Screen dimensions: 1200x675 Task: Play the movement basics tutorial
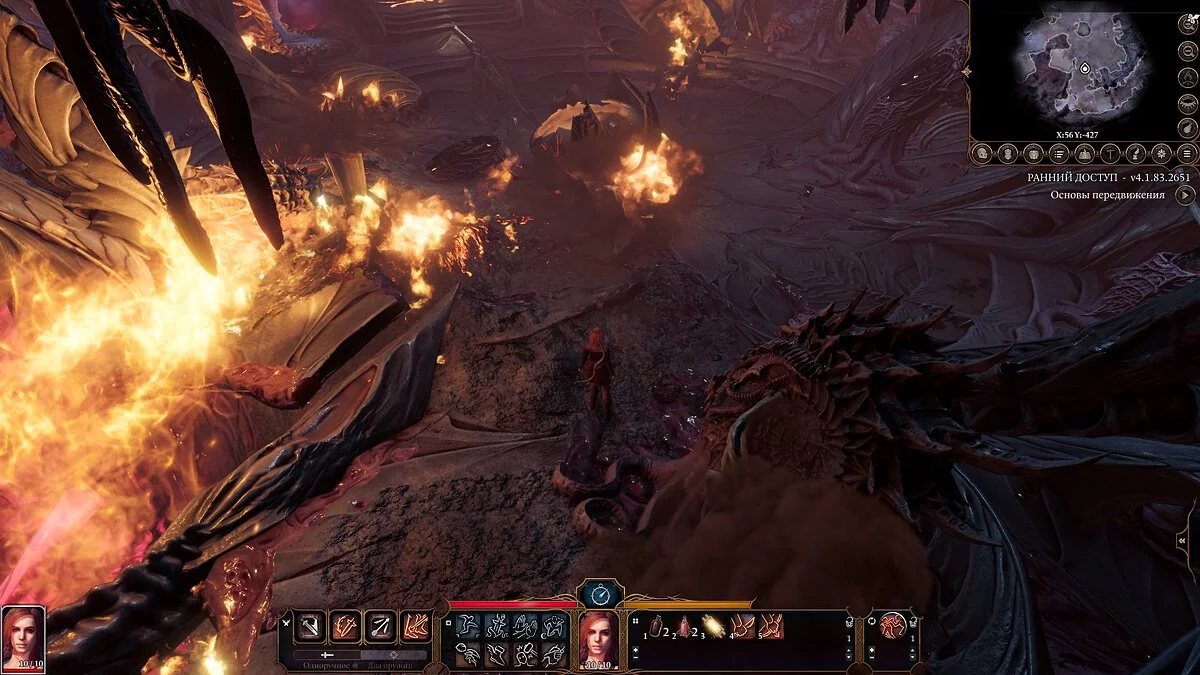[1185, 195]
